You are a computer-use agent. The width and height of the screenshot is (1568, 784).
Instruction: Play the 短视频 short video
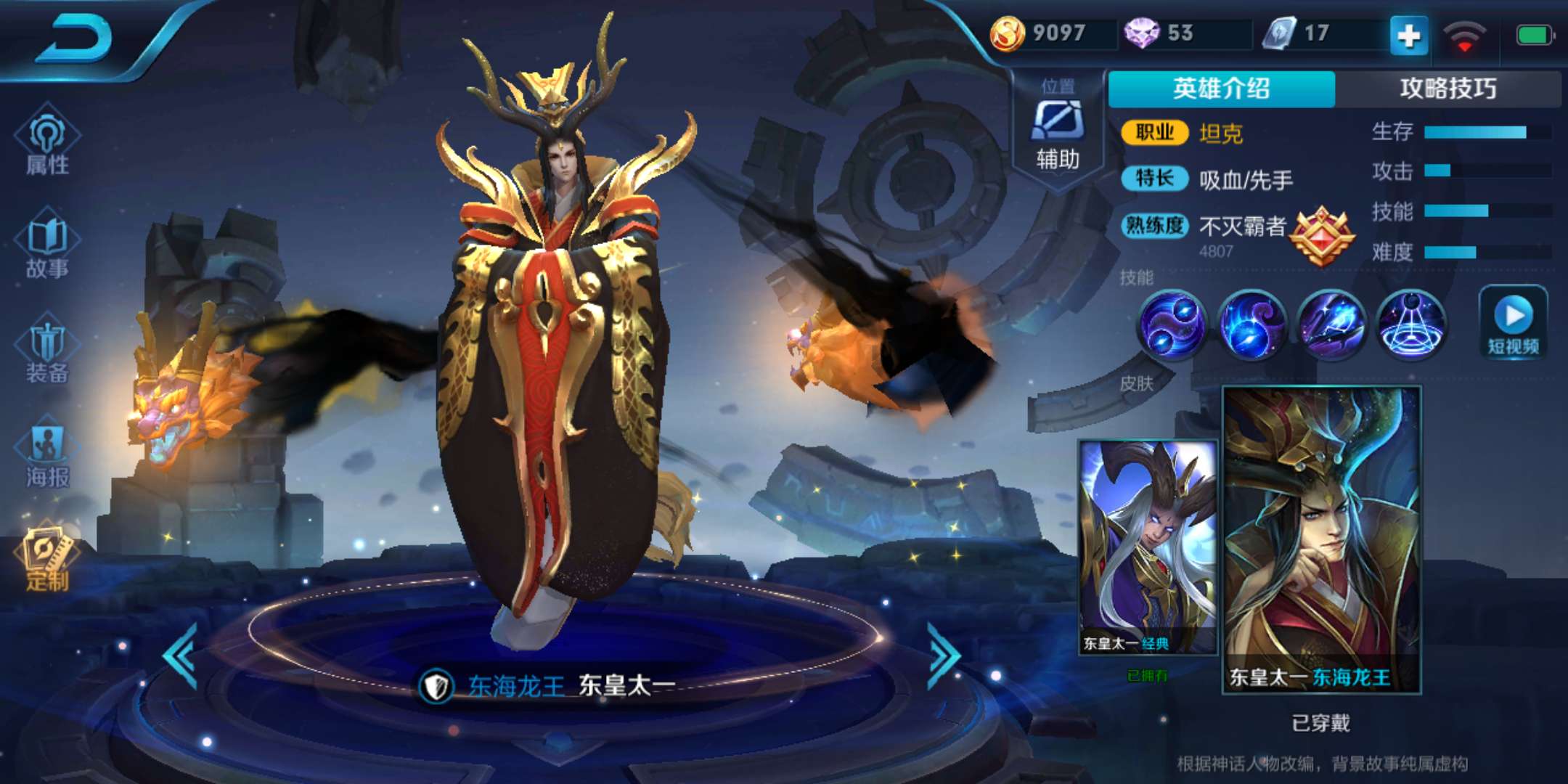1514,323
